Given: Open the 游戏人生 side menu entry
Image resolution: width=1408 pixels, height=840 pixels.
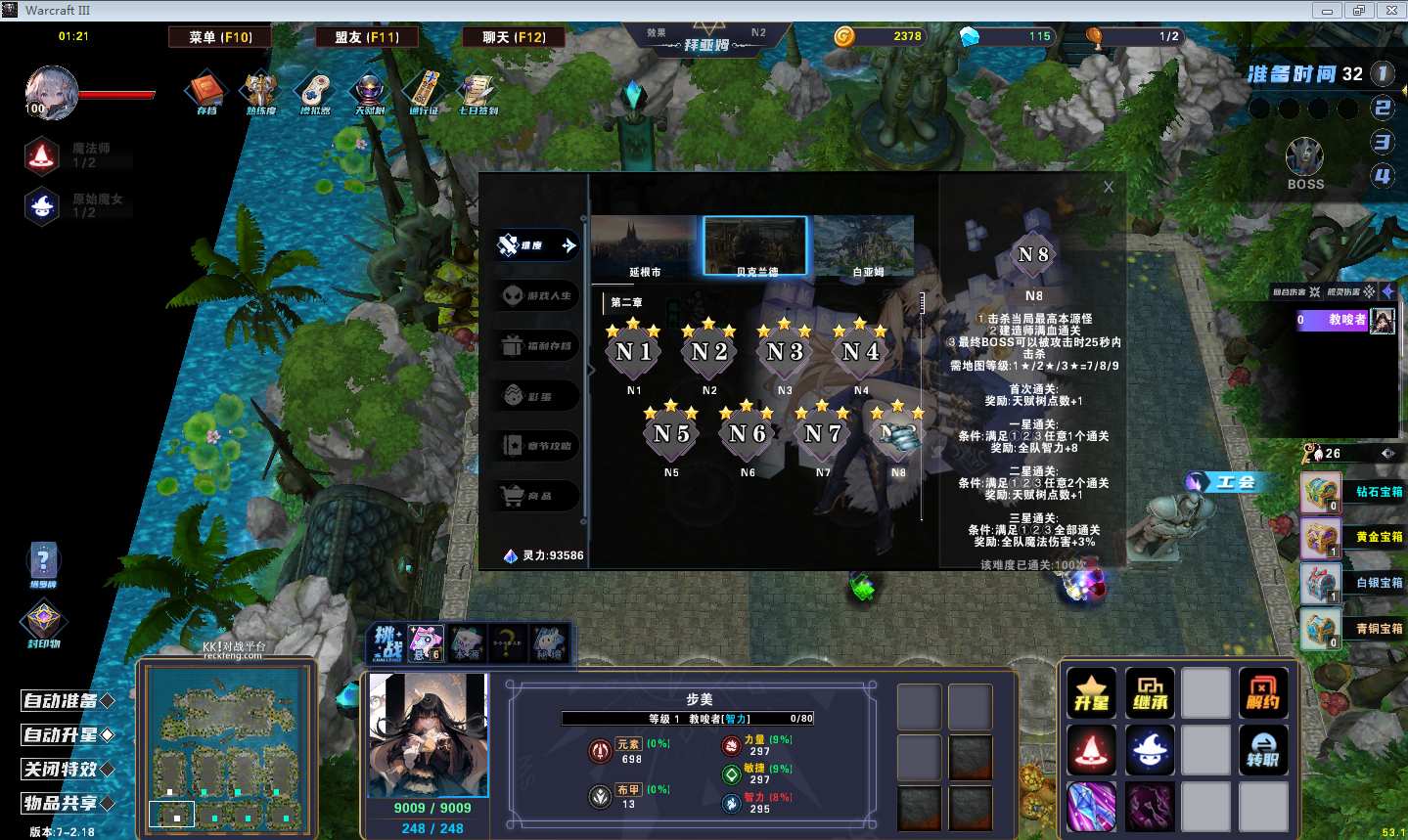Looking at the screenshot, I should (x=539, y=295).
